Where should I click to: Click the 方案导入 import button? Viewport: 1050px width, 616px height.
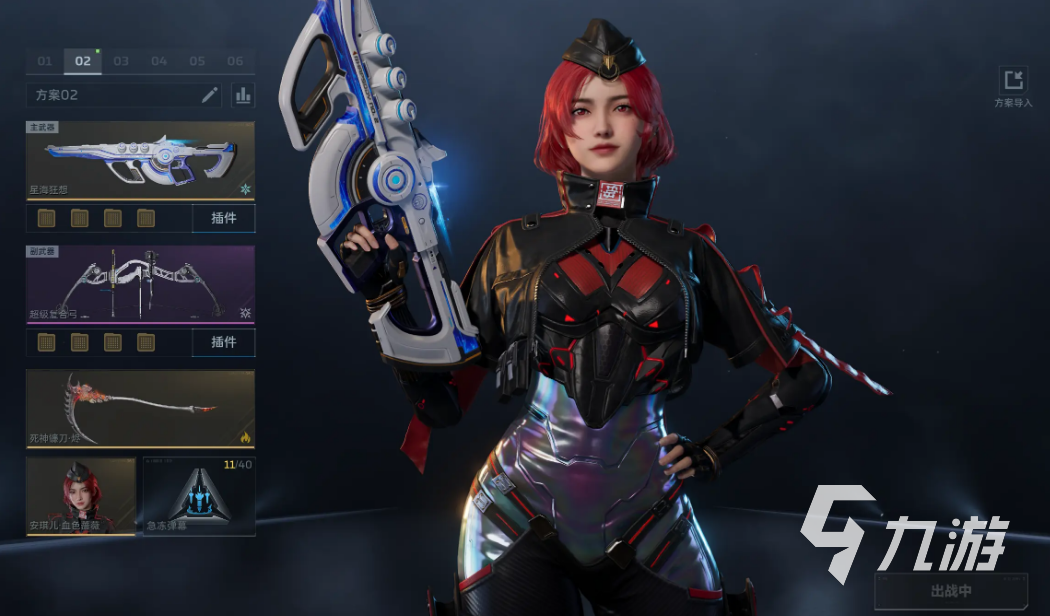pos(1013,87)
